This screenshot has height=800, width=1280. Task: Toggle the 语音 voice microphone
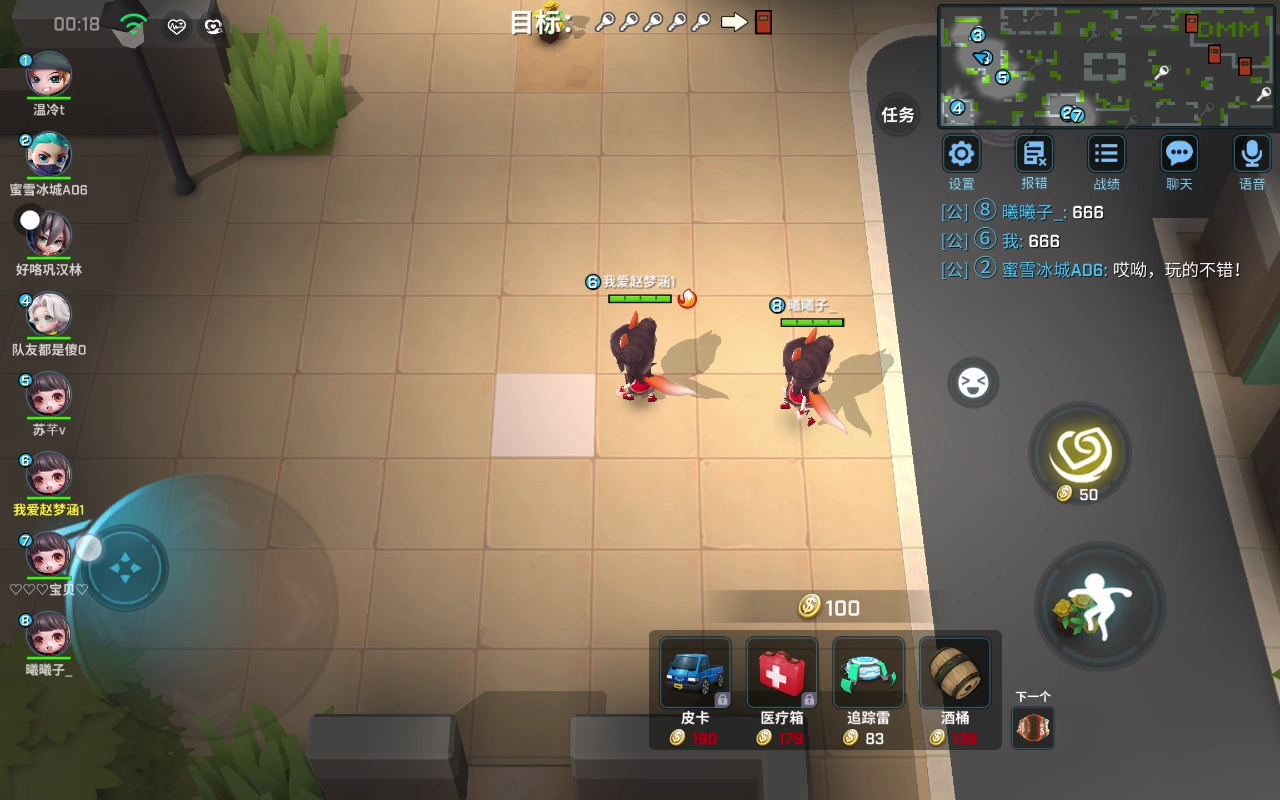click(x=1252, y=155)
